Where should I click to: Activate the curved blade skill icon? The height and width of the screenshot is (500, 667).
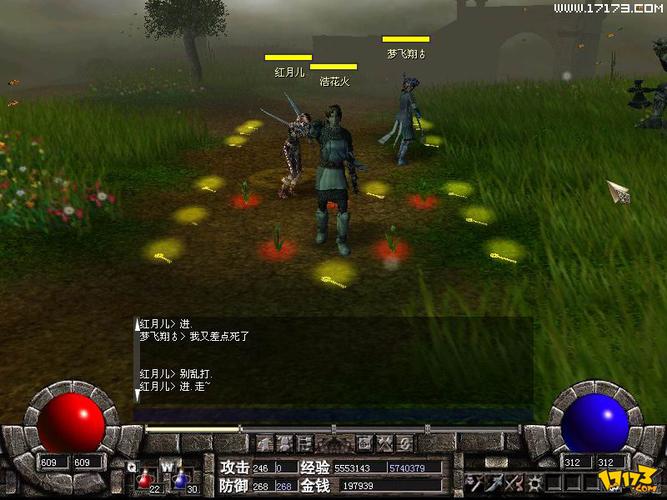(x=495, y=483)
